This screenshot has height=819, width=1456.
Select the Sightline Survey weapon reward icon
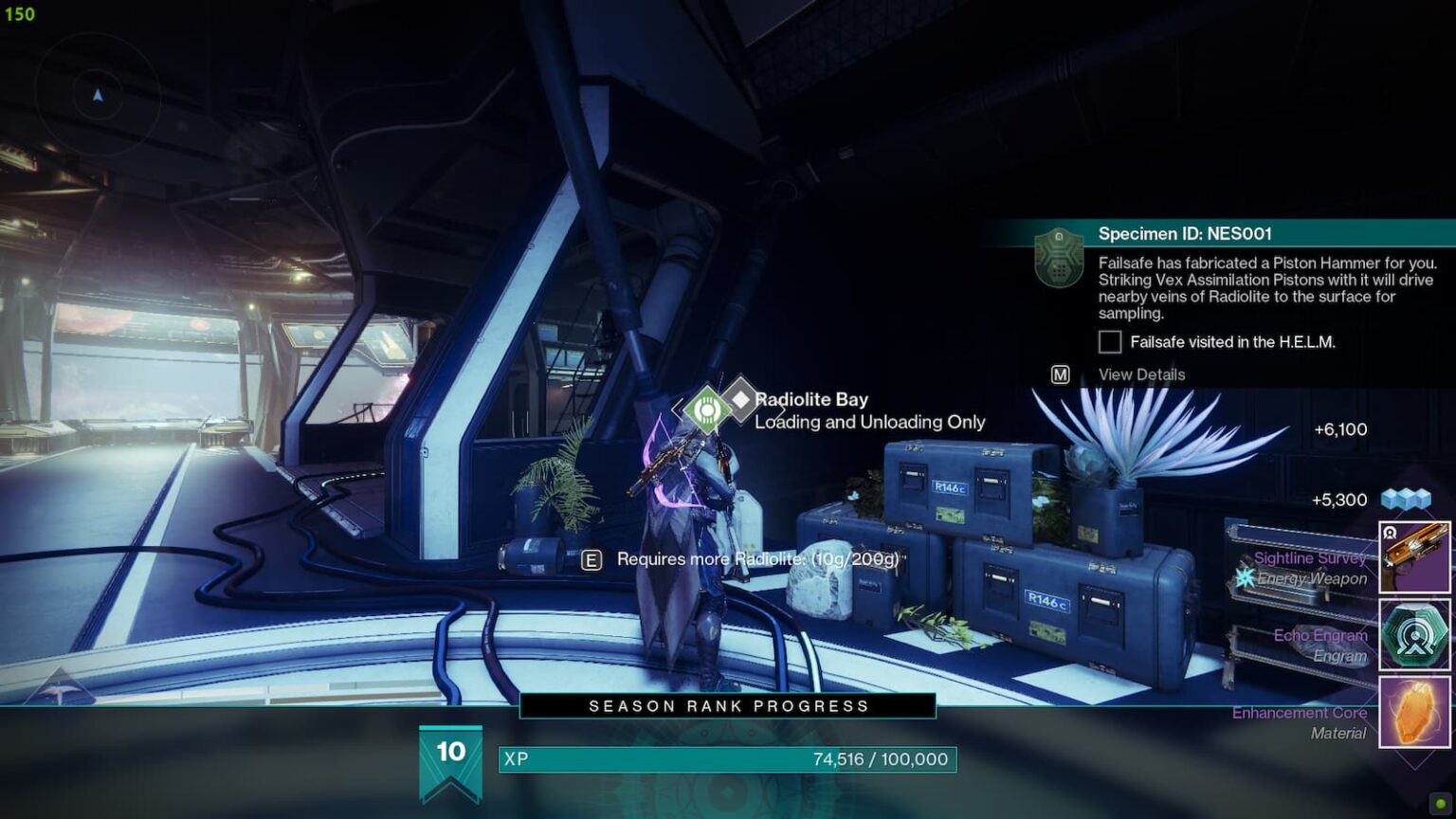pyautogui.click(x=1414, y=557)
